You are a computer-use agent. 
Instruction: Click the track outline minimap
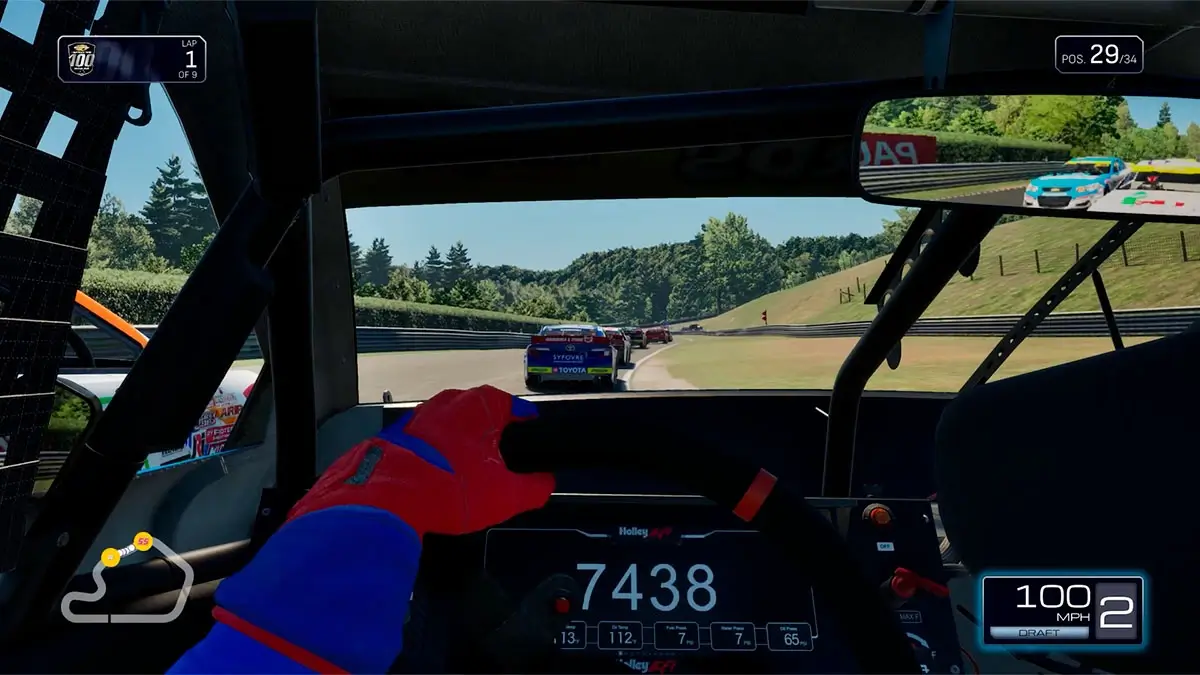(126, 581)
